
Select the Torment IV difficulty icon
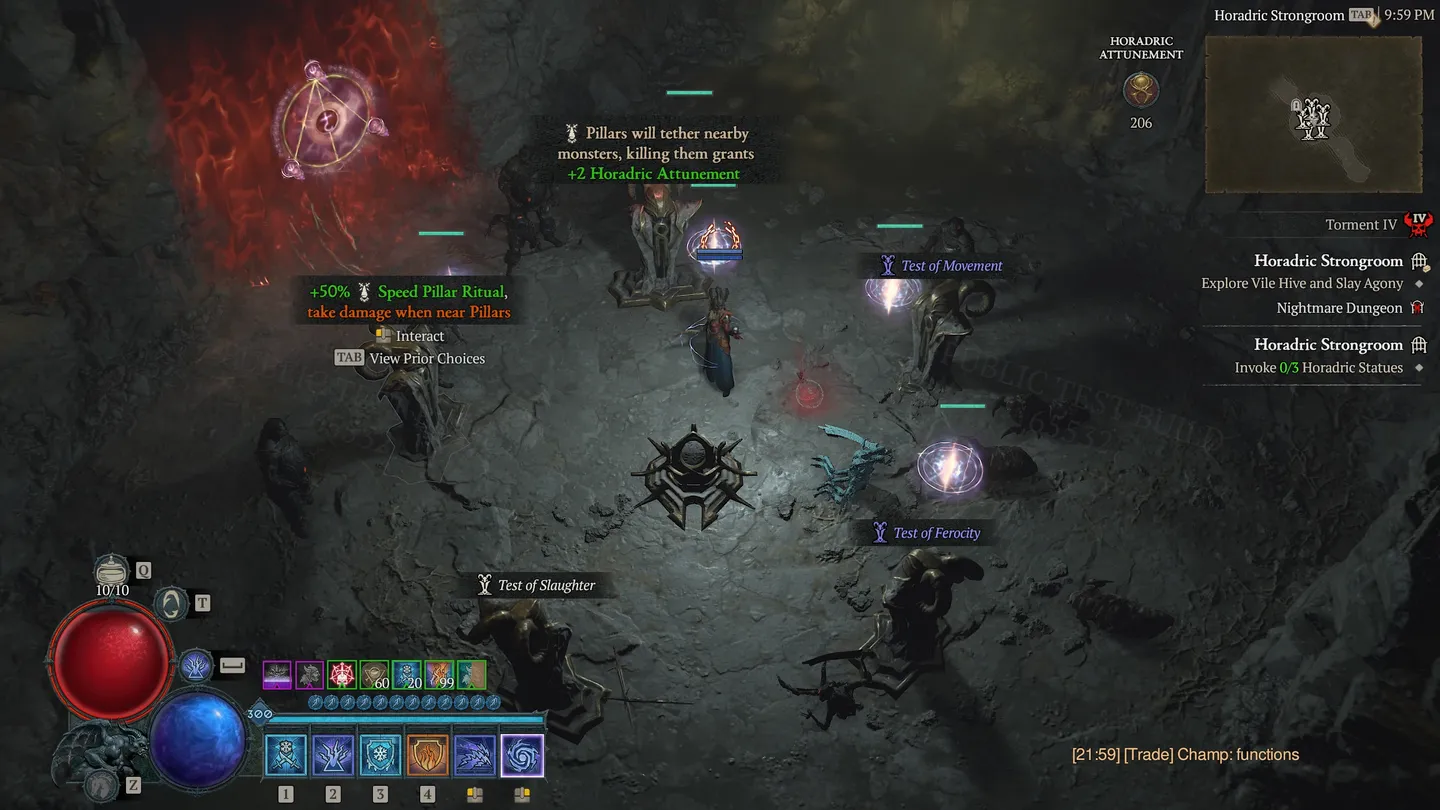point(1417,224)
